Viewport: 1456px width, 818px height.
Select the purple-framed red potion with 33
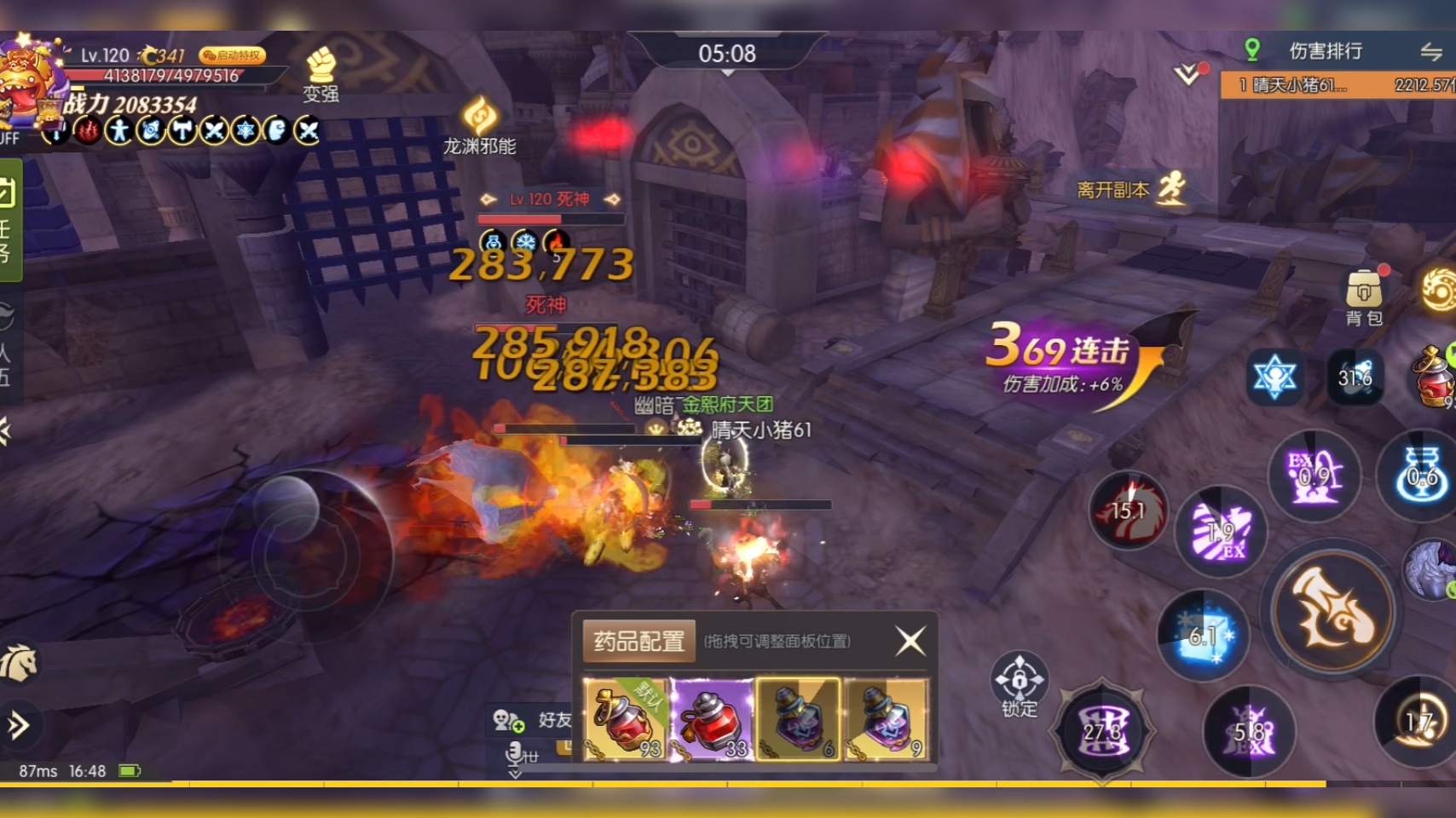[x=713, y=719]
